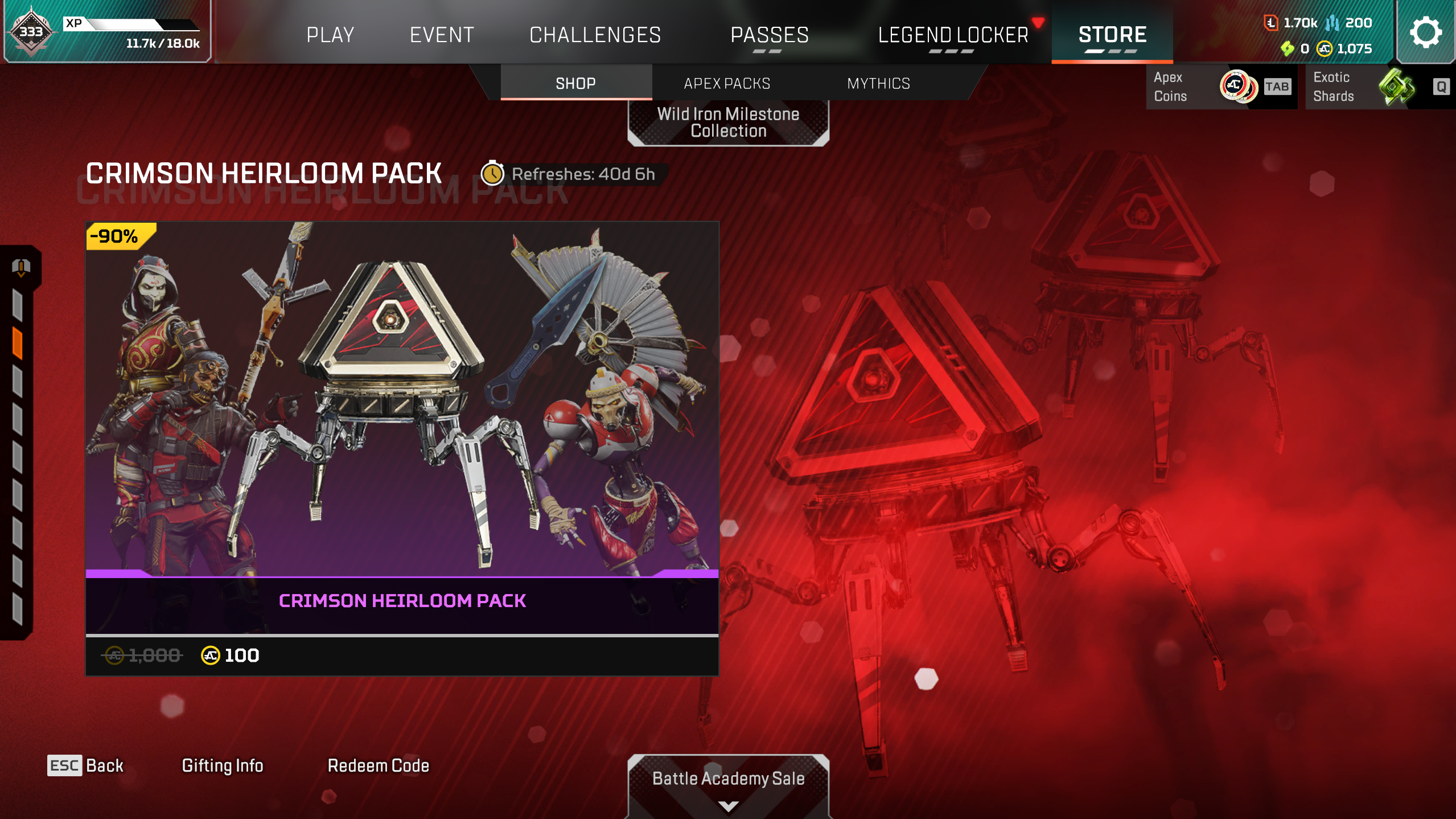This screenshot has height=819, width=1456.
Task: Open the Play tab
Action: pos(330,35)
